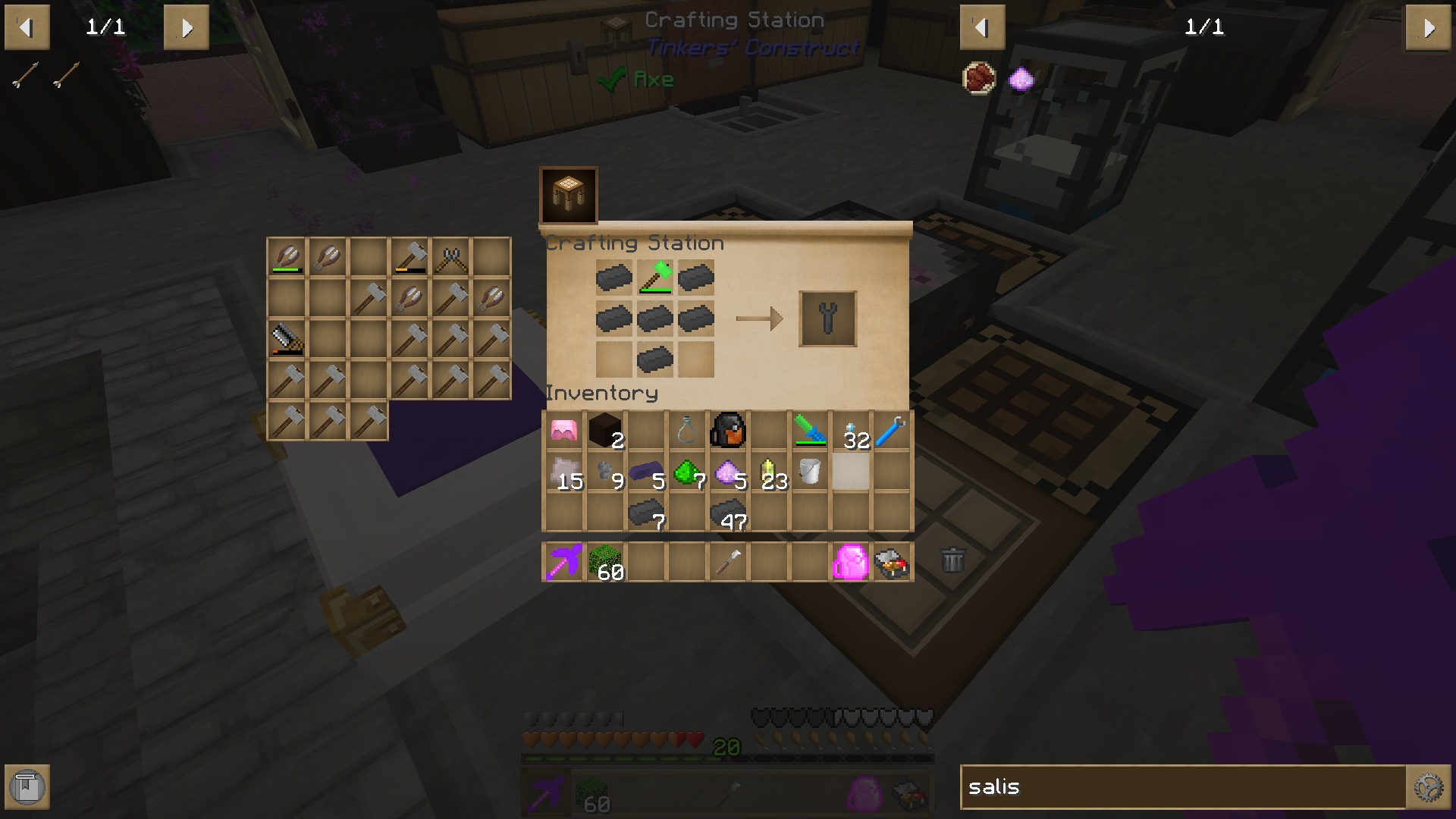Screen dimensions: 1456x819
Task: Select the green slime hammer head in crafting grid
Action: coord(655,278)
